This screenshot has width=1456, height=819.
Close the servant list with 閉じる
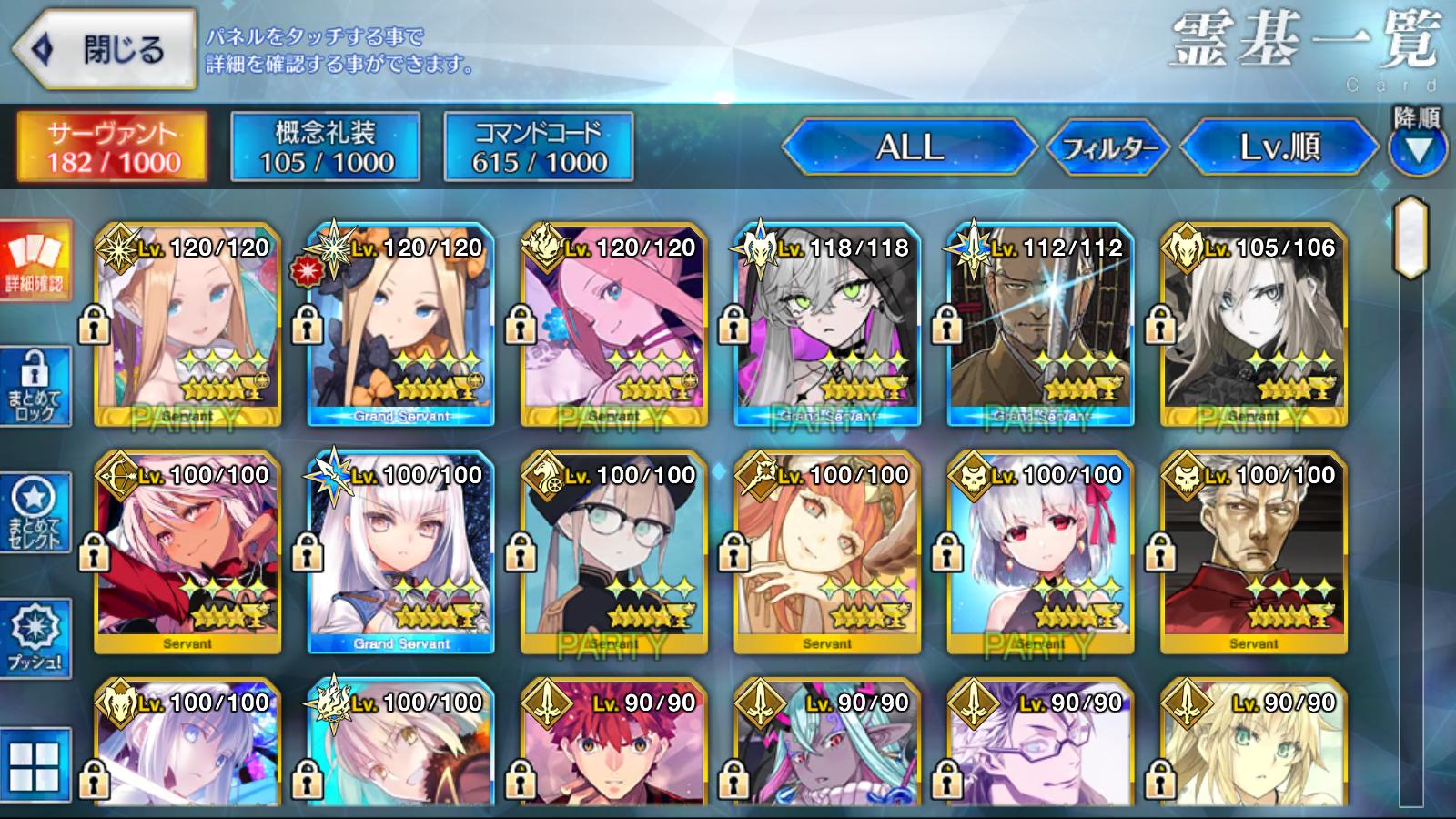105,50
